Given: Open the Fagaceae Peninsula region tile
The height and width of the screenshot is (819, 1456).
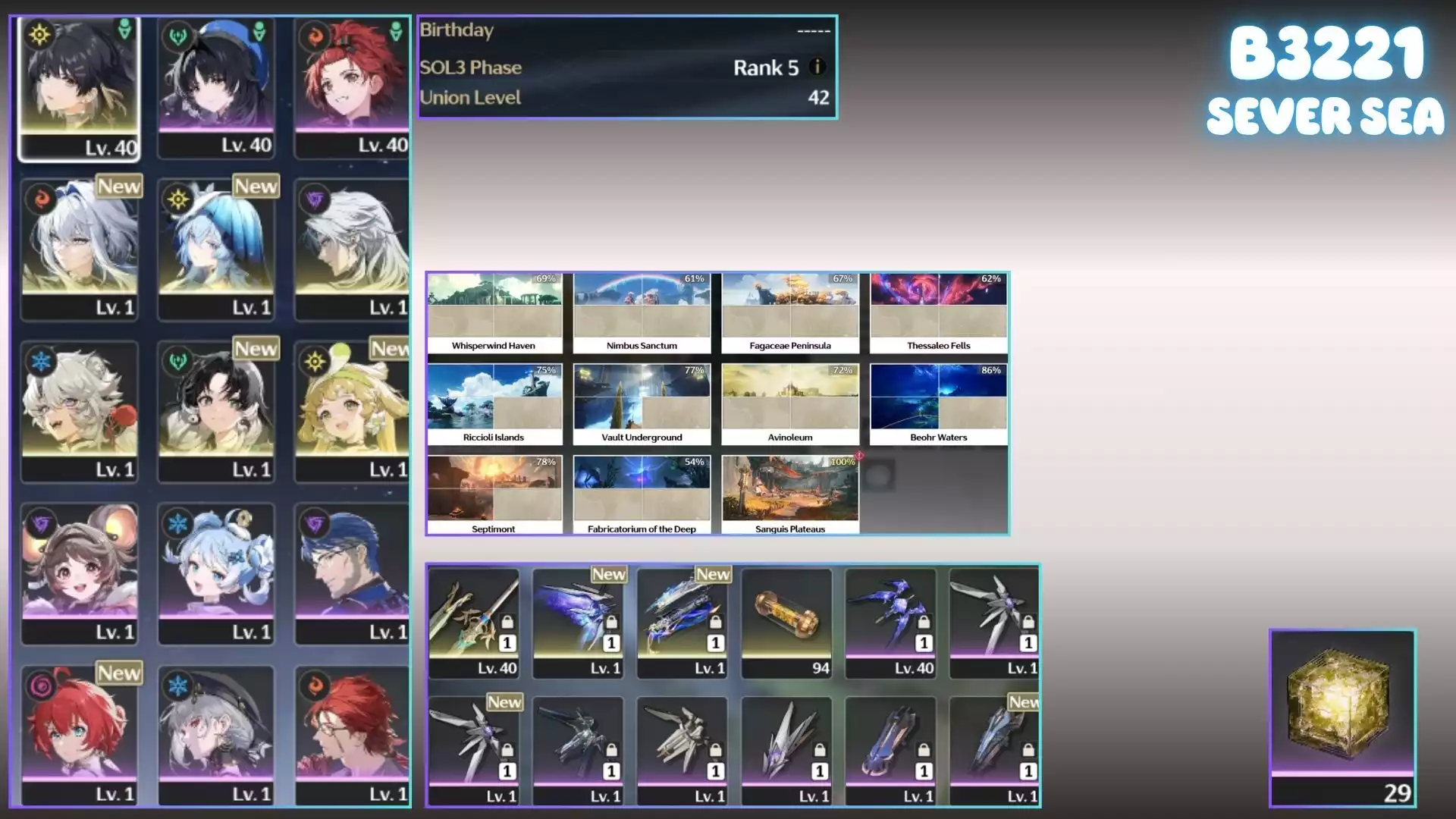Looking at the screenshot, I should click(789, 312).
